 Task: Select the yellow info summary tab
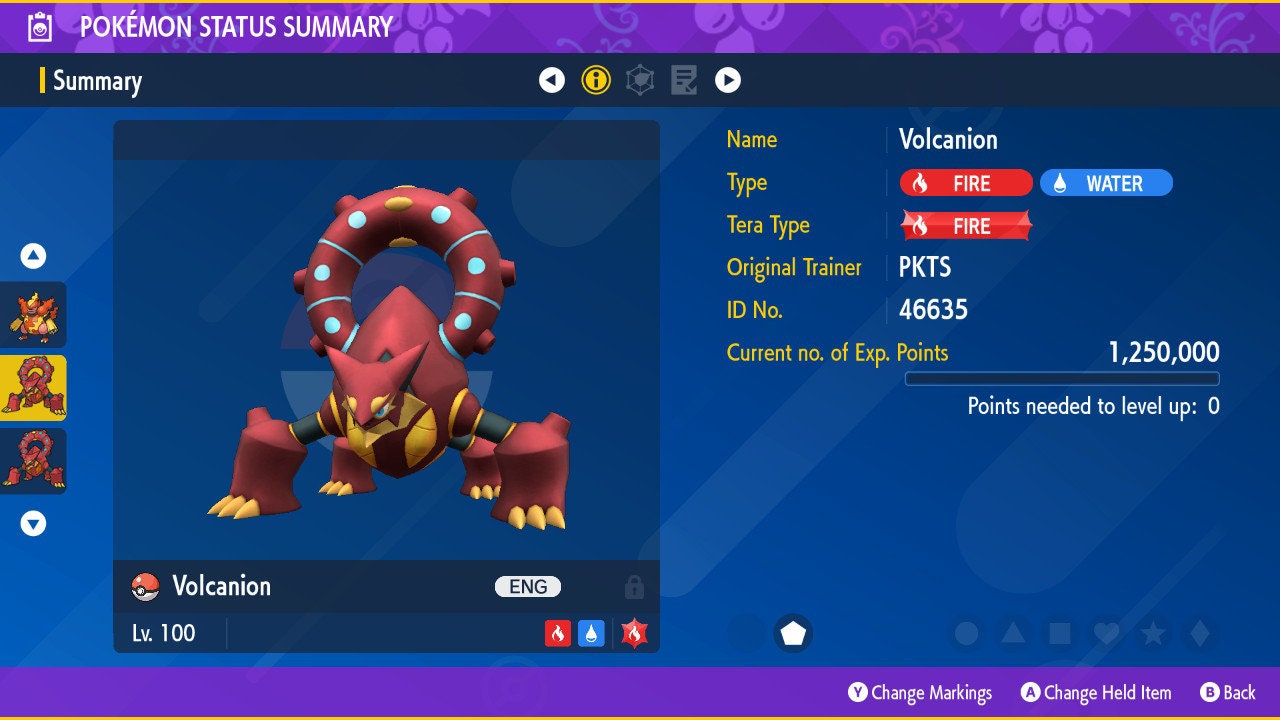click(596, 81)
